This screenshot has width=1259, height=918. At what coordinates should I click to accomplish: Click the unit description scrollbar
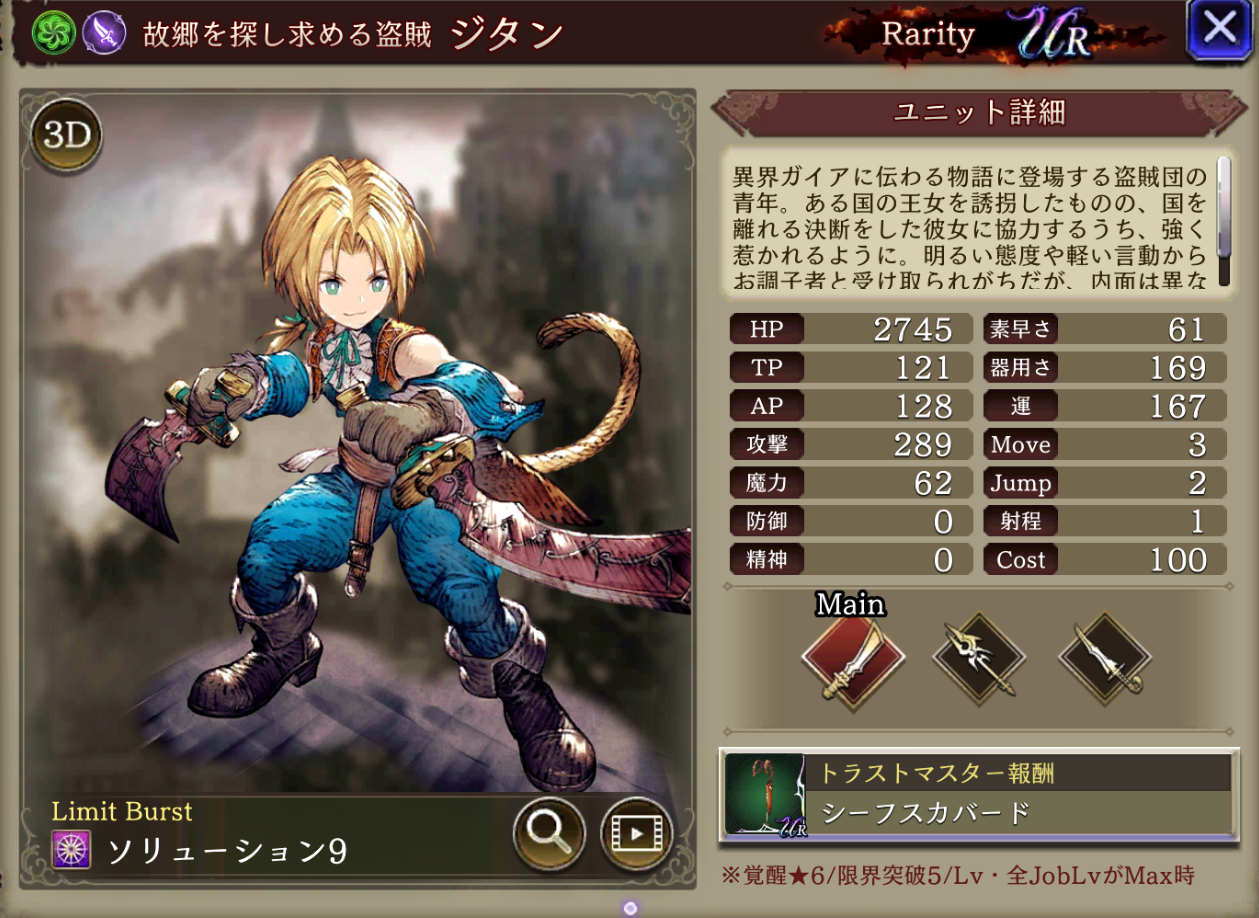coord(1222,207)
